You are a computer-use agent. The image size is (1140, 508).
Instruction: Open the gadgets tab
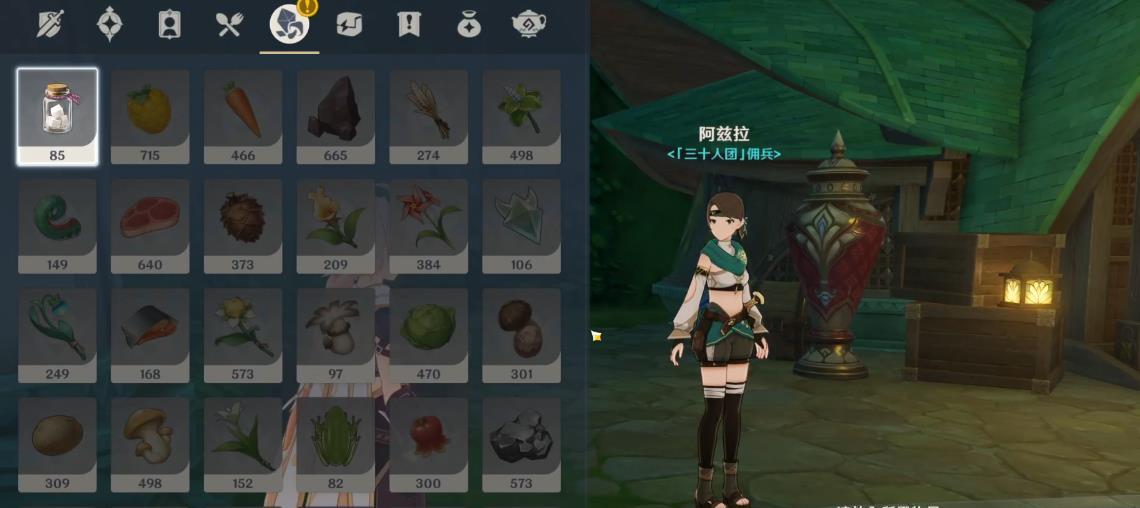pos(349,24)
